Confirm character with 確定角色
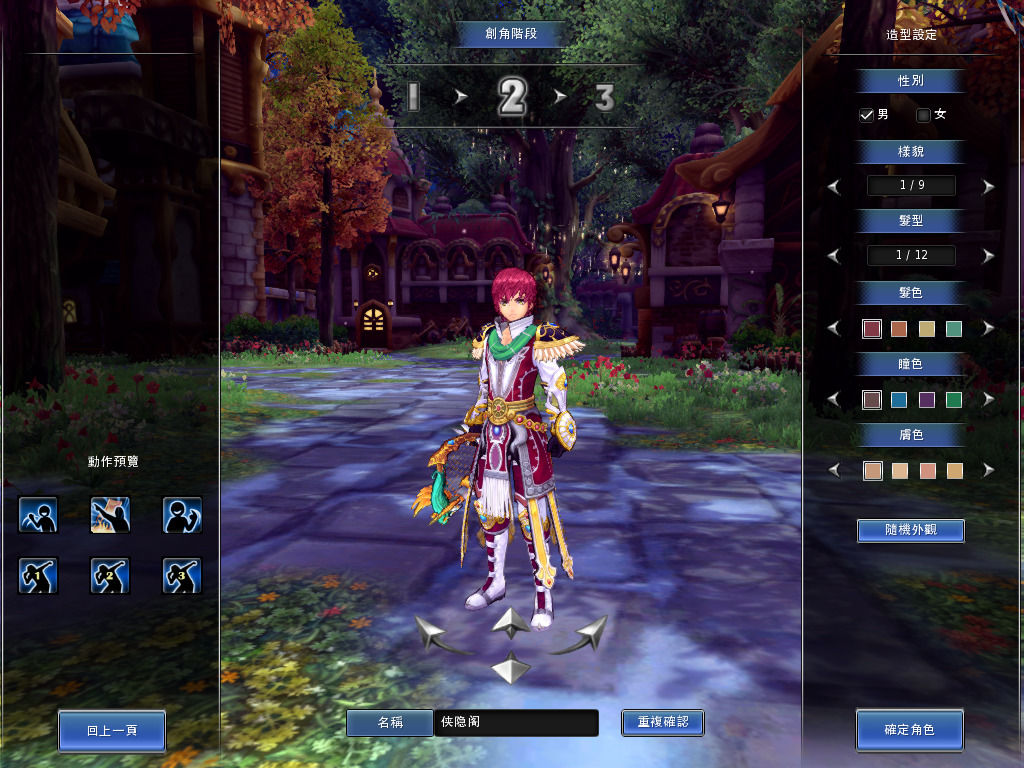This screenshot has height=768, width=1024. (x=909, y=730)
